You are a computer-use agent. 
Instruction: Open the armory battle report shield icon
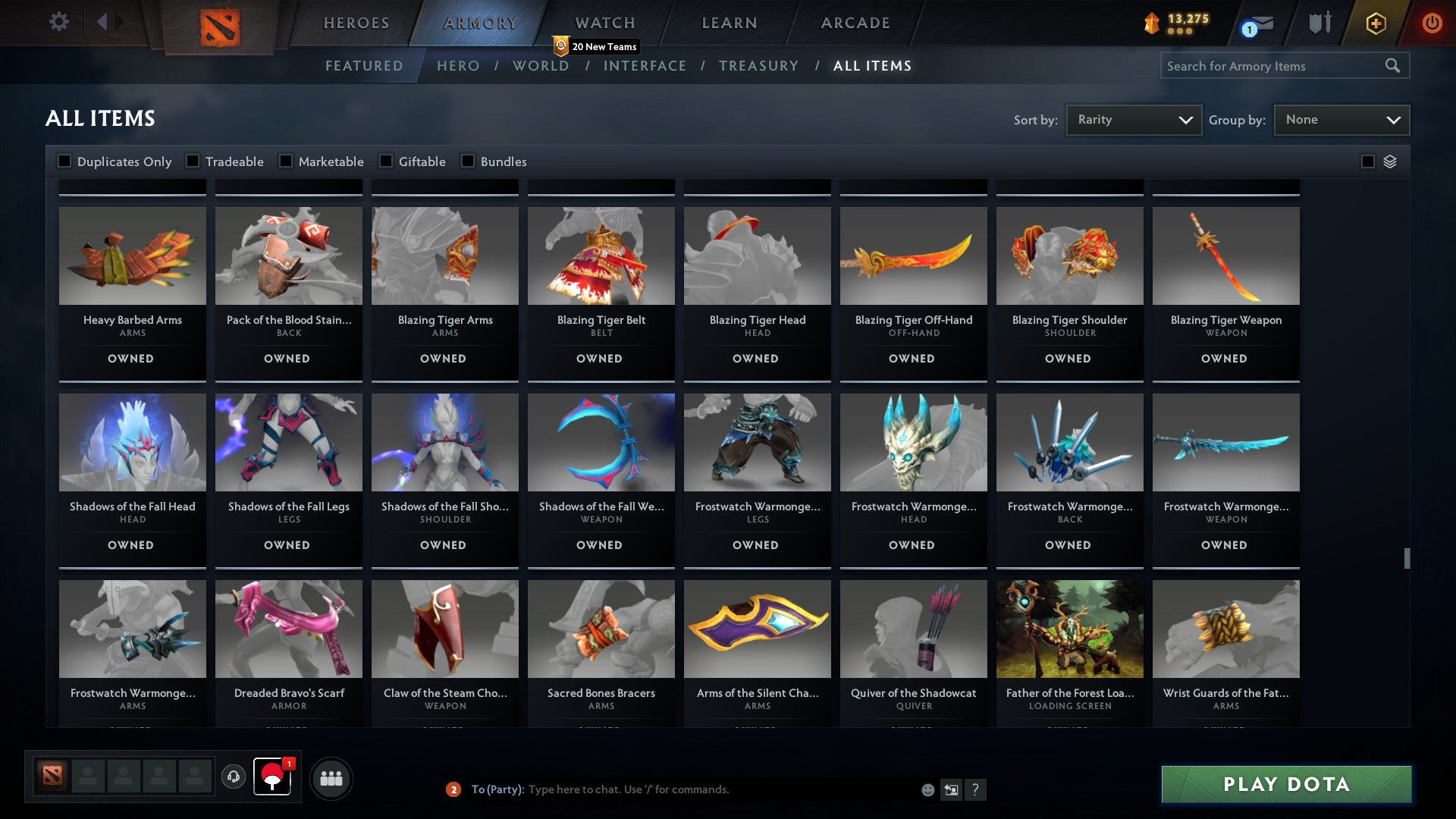tap(1319, 23)
